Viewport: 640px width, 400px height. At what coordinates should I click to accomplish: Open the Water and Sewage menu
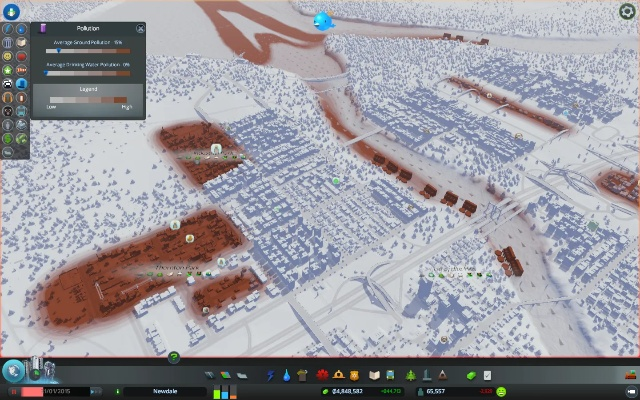click(286, 374)
